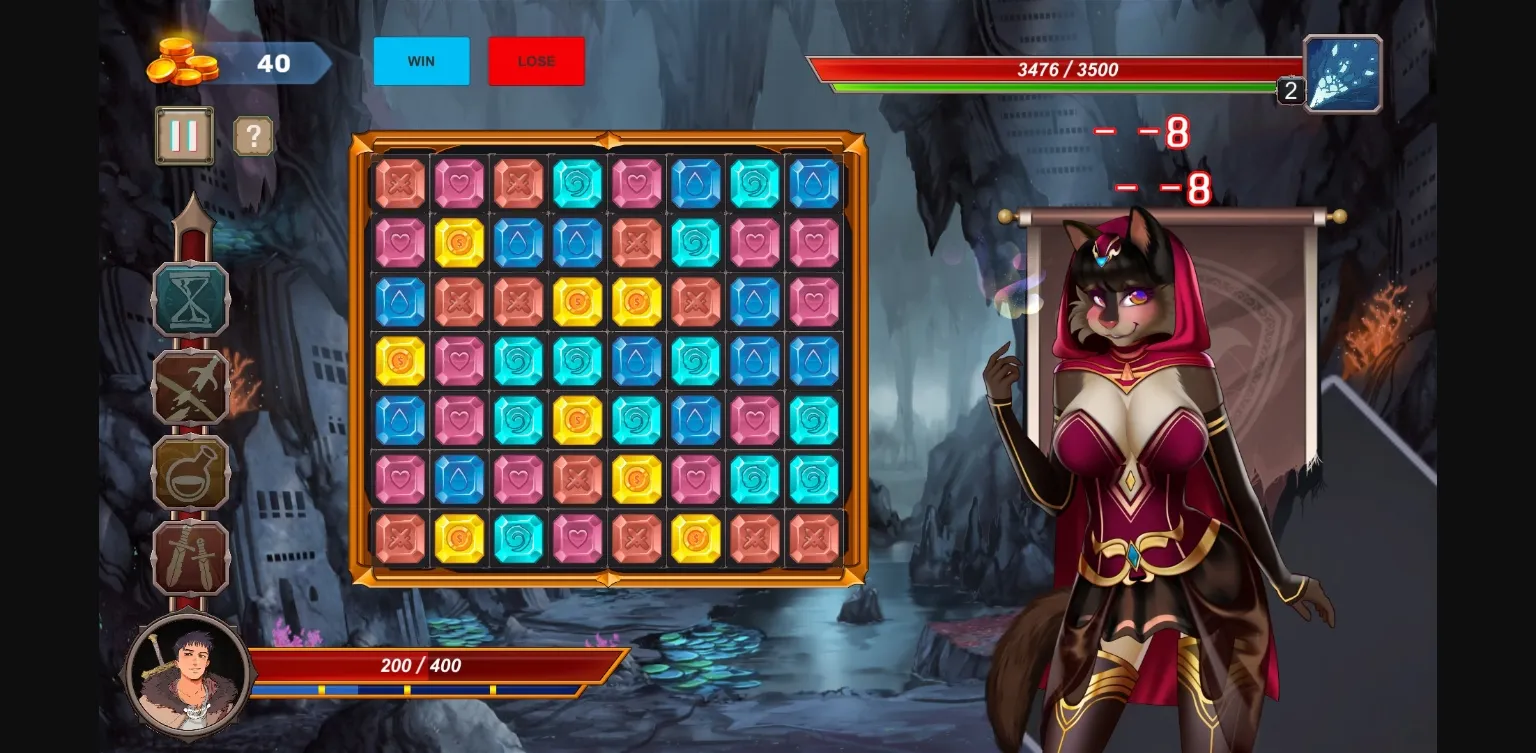1536x753 pixels.
Task: Select a cyan swirl gem
Action: [x=577, y=182]
